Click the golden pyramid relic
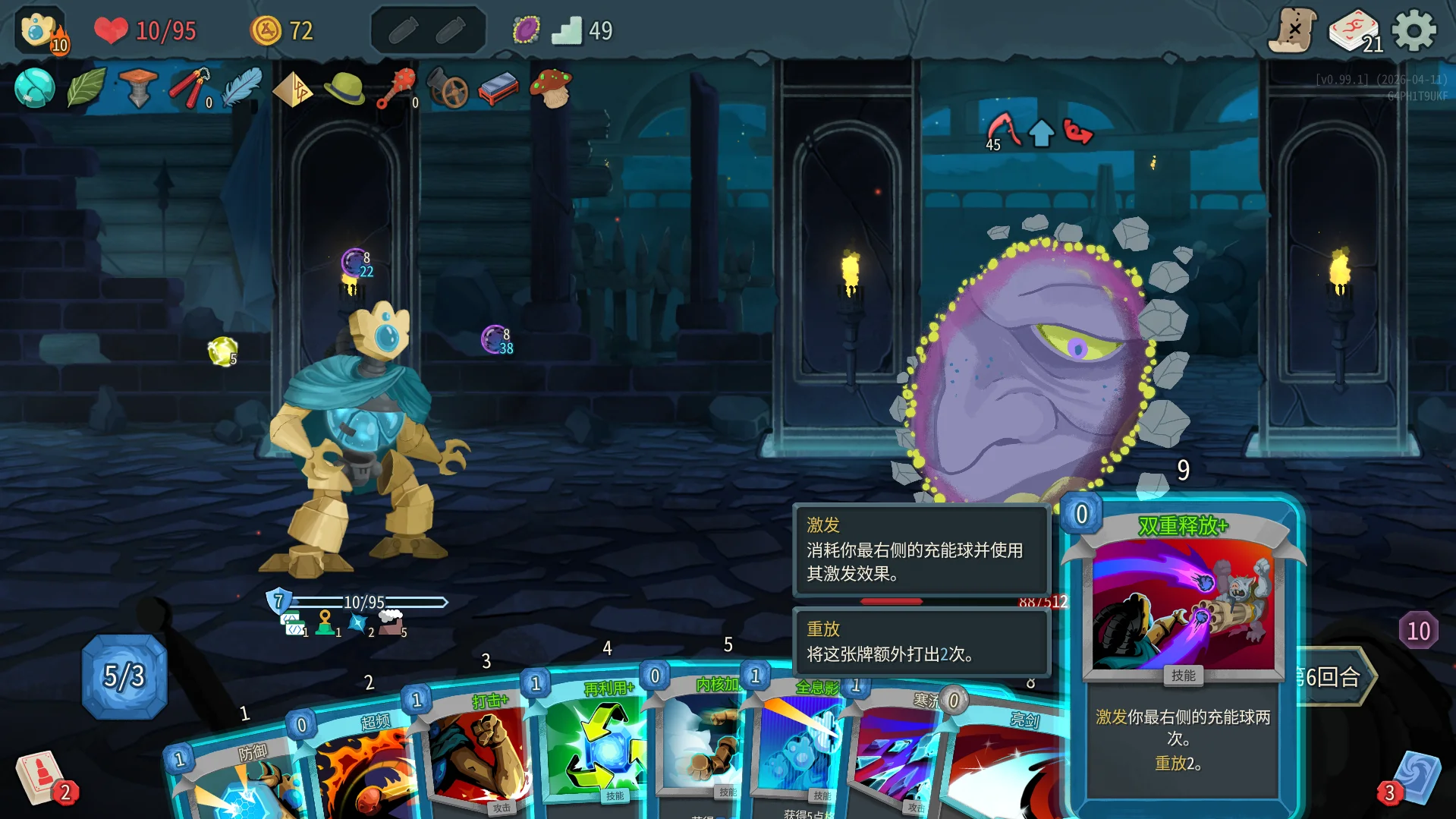 (293, 90)
